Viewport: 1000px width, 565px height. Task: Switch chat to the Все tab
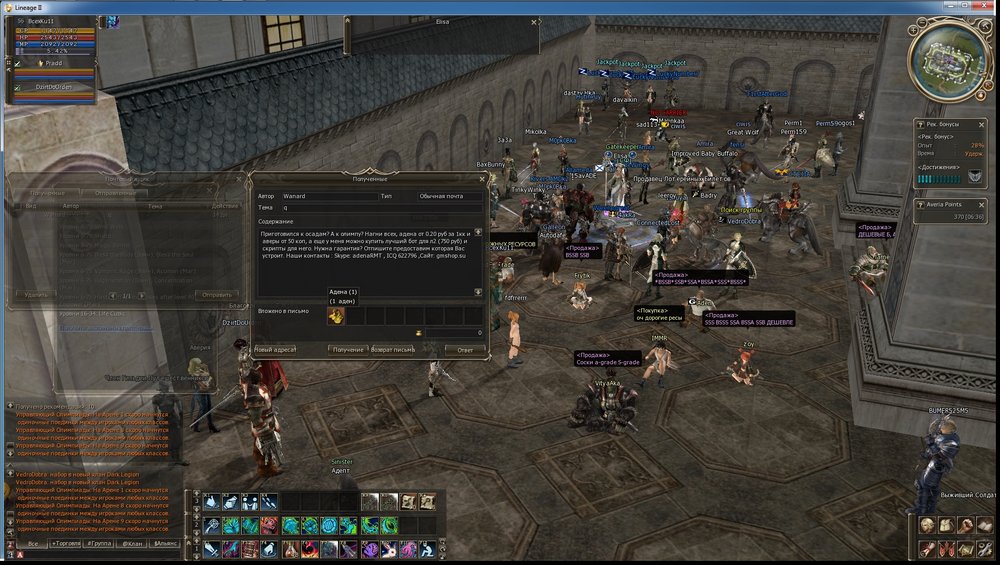pyautogui.click(x=32, y=543)
